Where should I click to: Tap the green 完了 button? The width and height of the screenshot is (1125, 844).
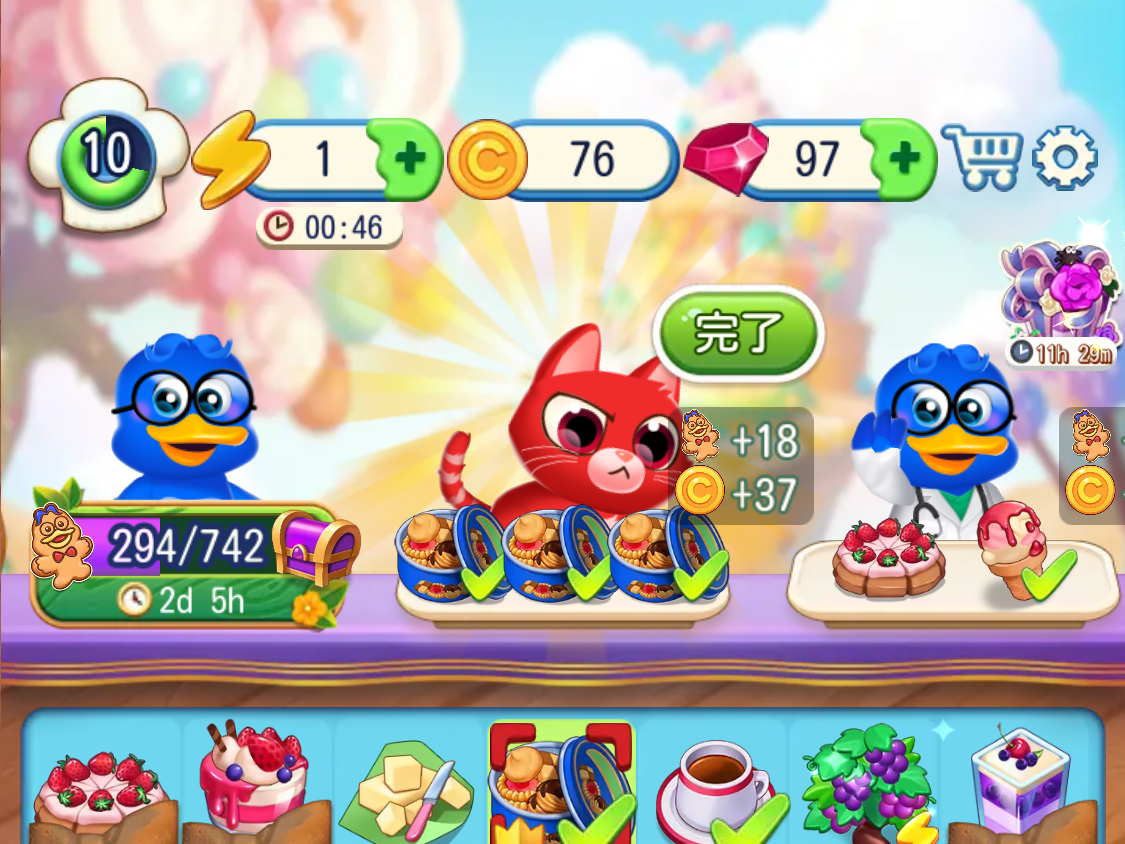click(737, 334)
